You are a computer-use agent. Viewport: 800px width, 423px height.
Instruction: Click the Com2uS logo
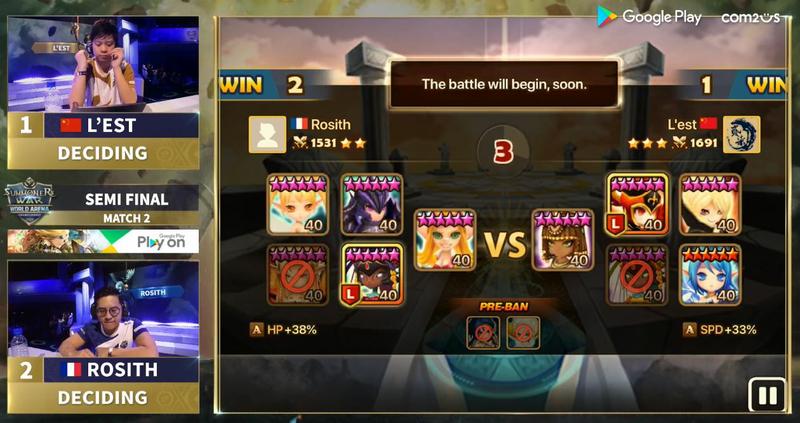coord(750,17)
